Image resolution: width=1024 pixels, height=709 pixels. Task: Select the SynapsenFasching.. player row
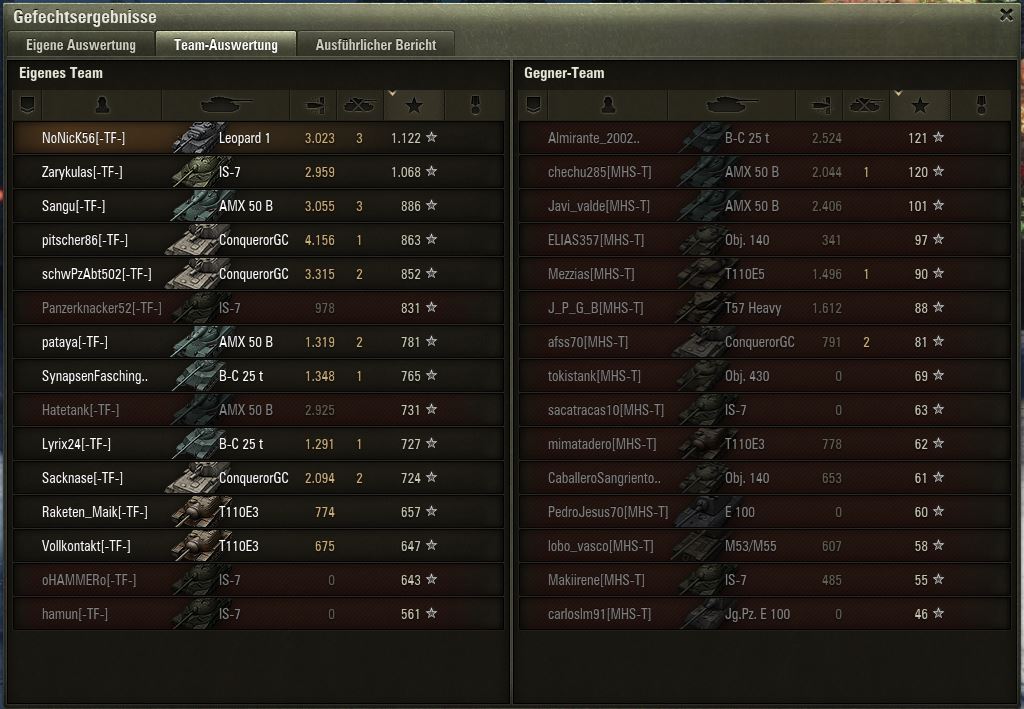tap(258, 376)
